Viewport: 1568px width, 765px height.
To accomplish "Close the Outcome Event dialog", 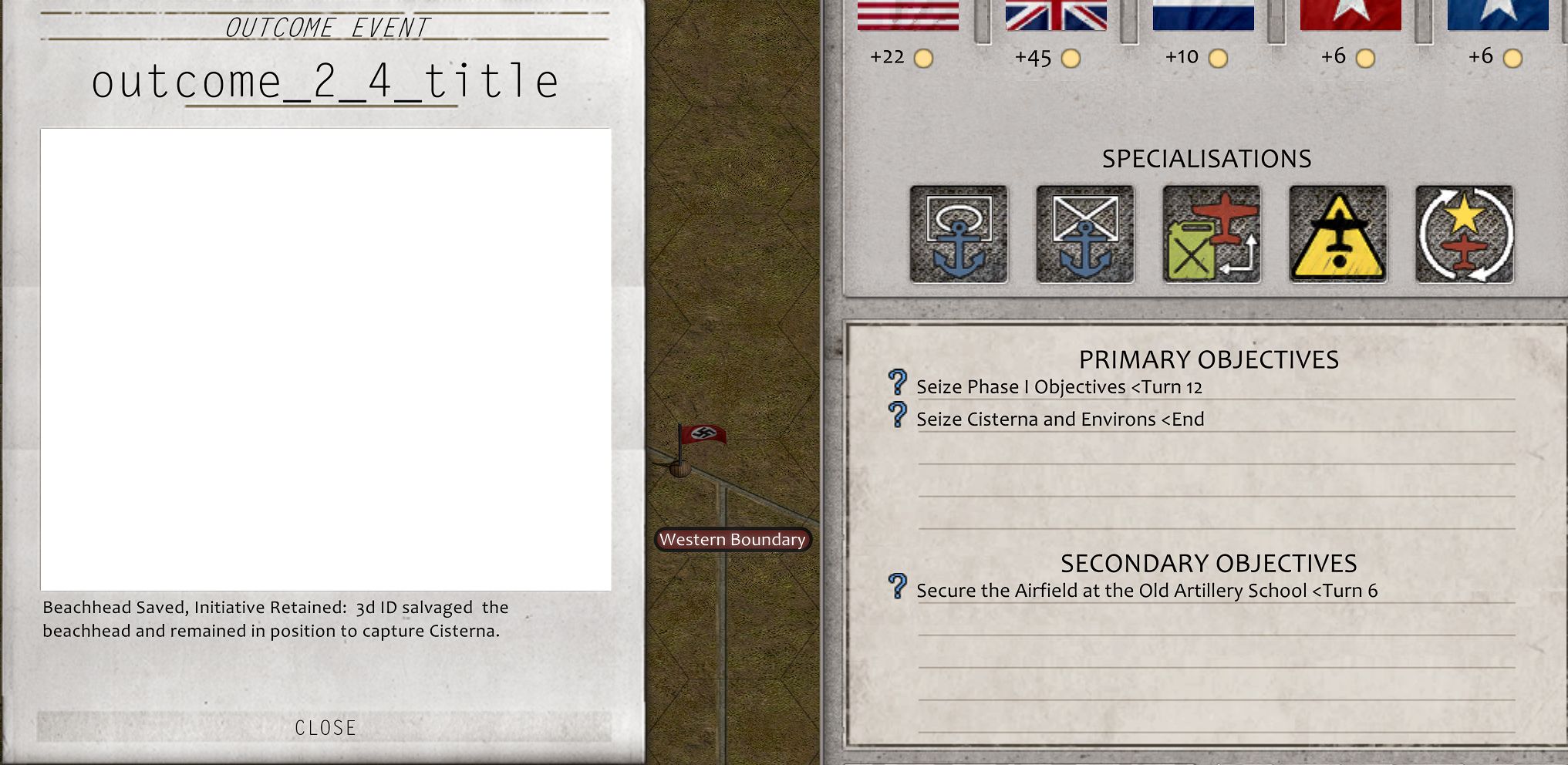I will [x=325, y=726].
